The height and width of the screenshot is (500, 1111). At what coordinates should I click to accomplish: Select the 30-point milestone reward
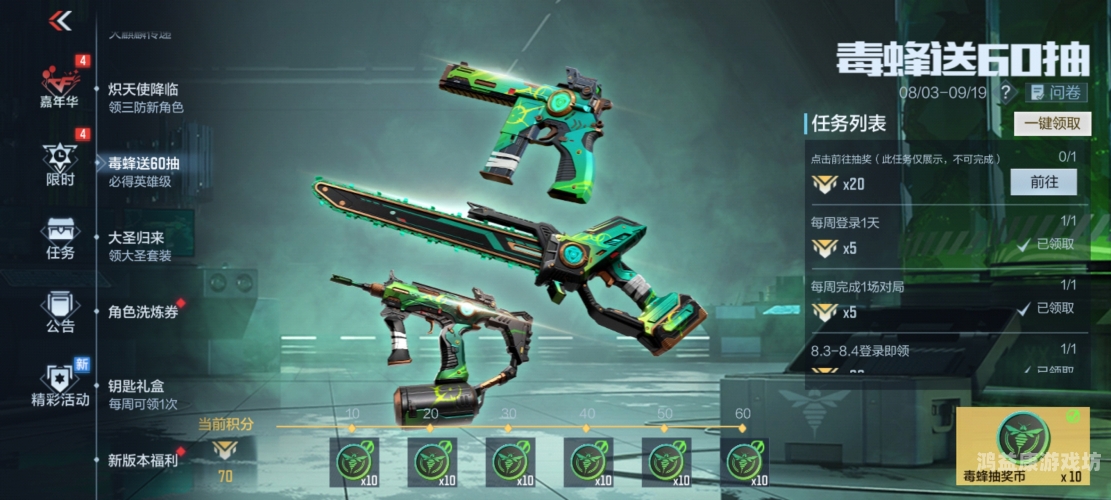510,461
